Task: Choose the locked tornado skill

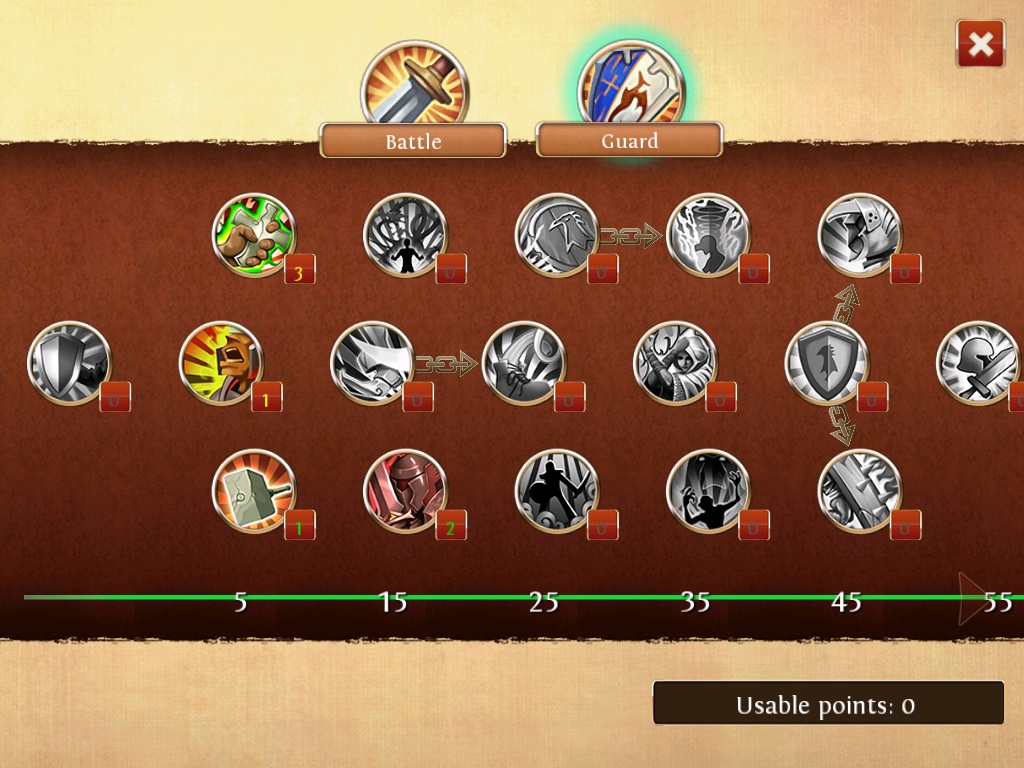Action: (x=708, y=235)
